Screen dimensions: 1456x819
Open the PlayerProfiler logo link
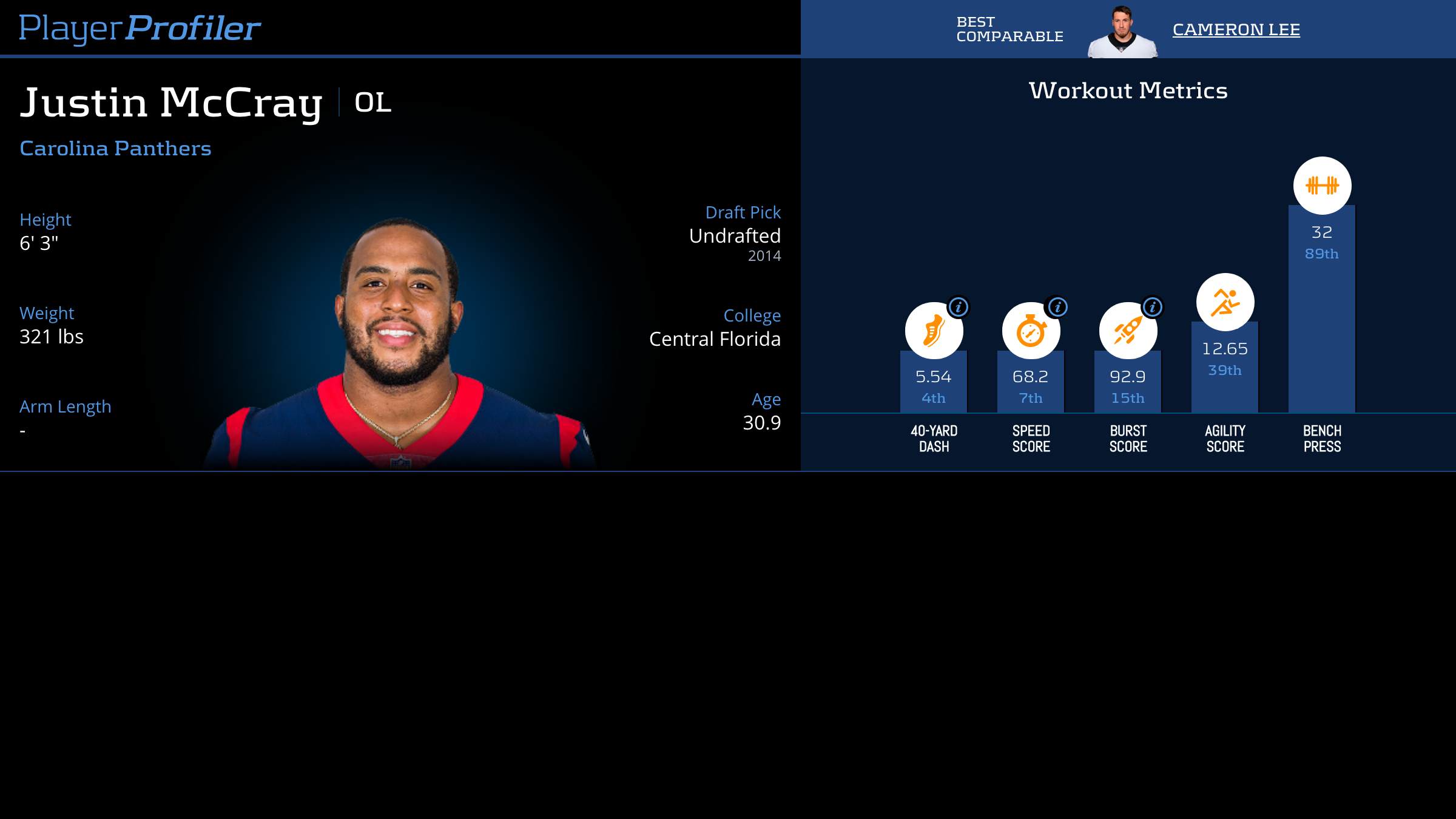click(x=140, y=29)
